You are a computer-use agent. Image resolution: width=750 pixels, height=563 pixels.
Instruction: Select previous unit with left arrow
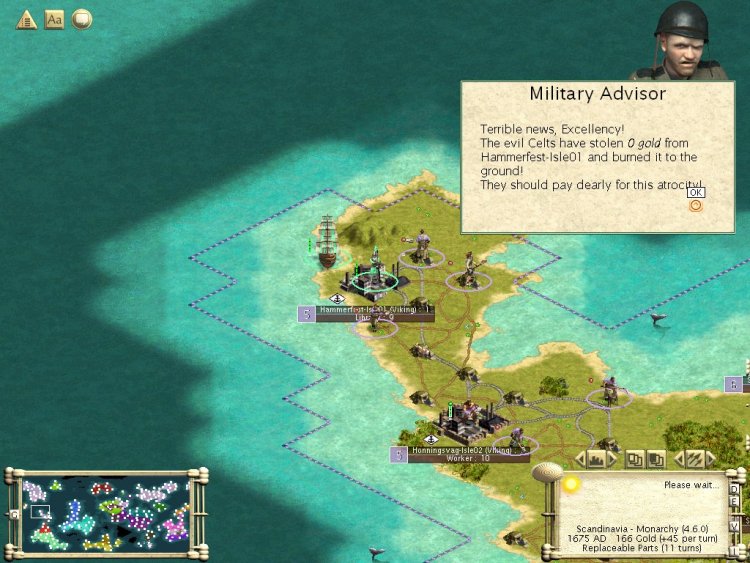[679, 459]
